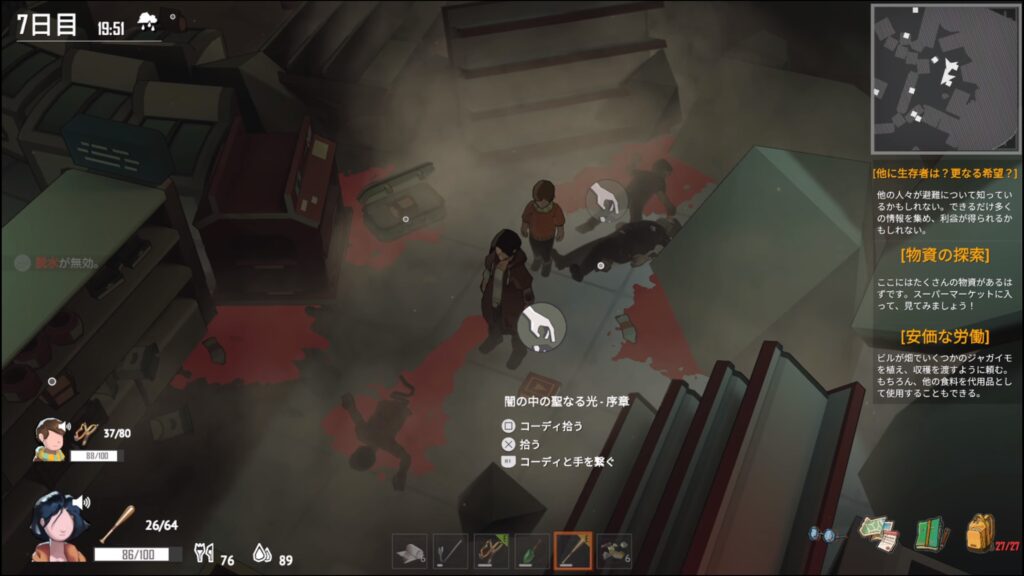Select the green shovel hotbar slot

point(532,550)
